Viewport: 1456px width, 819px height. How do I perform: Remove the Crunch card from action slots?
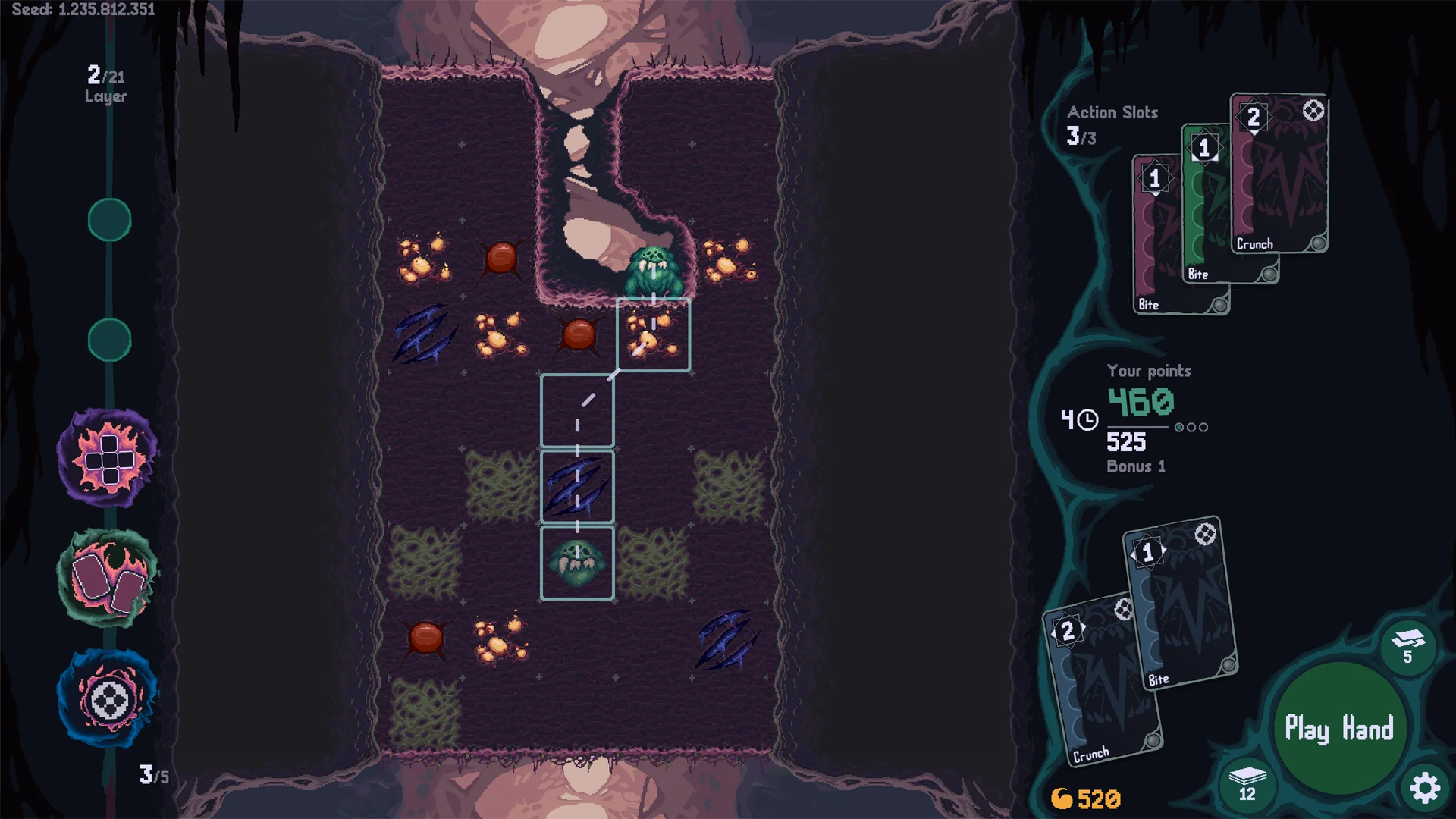(x=1282, y=174)
